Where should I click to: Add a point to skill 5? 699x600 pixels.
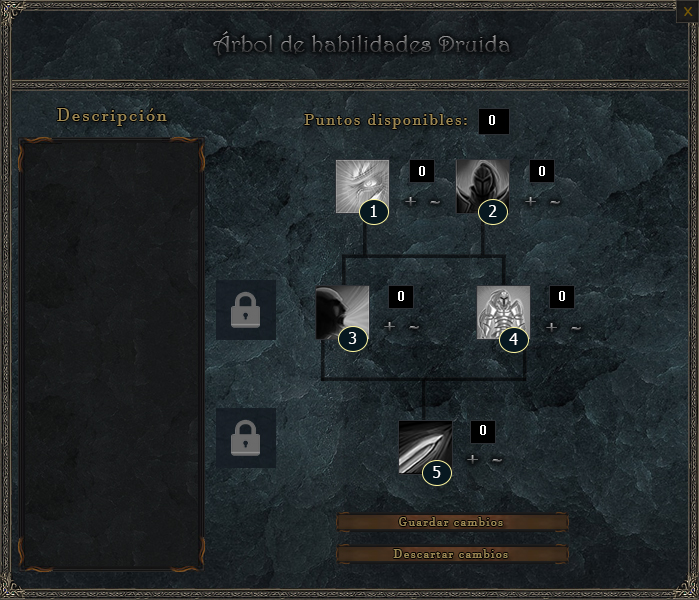point(472,460)
